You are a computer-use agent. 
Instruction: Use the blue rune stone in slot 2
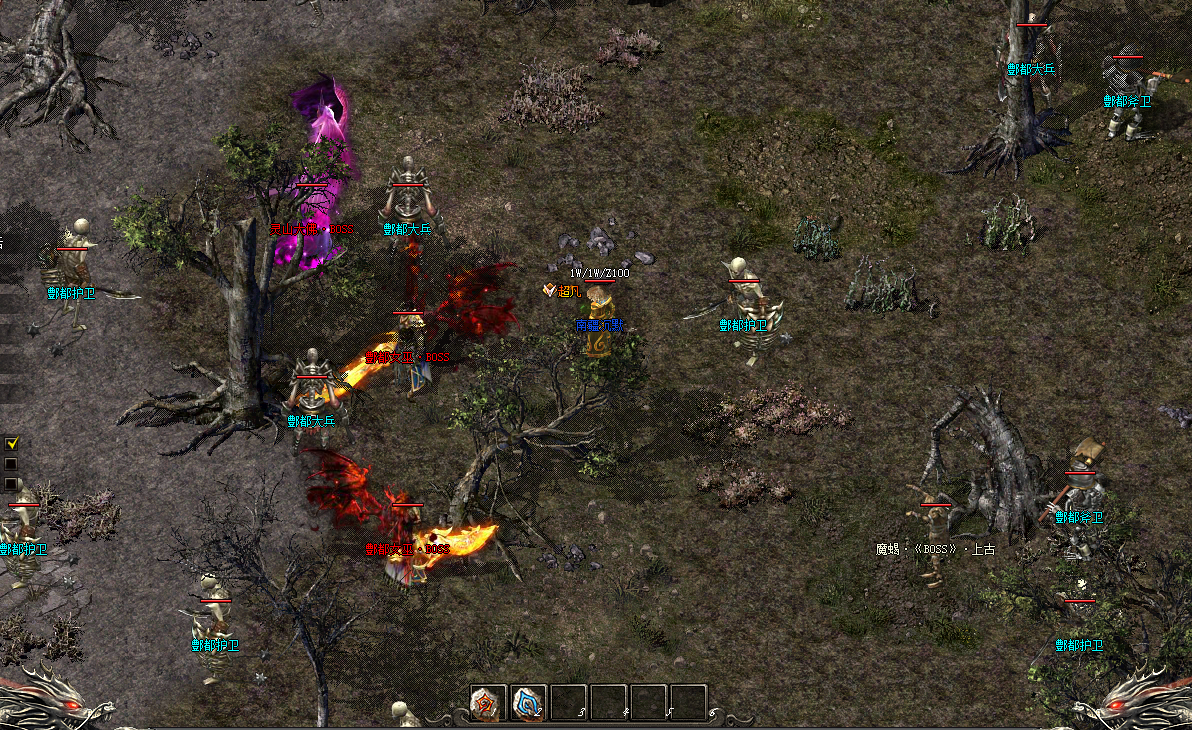(x=528, y=703)
